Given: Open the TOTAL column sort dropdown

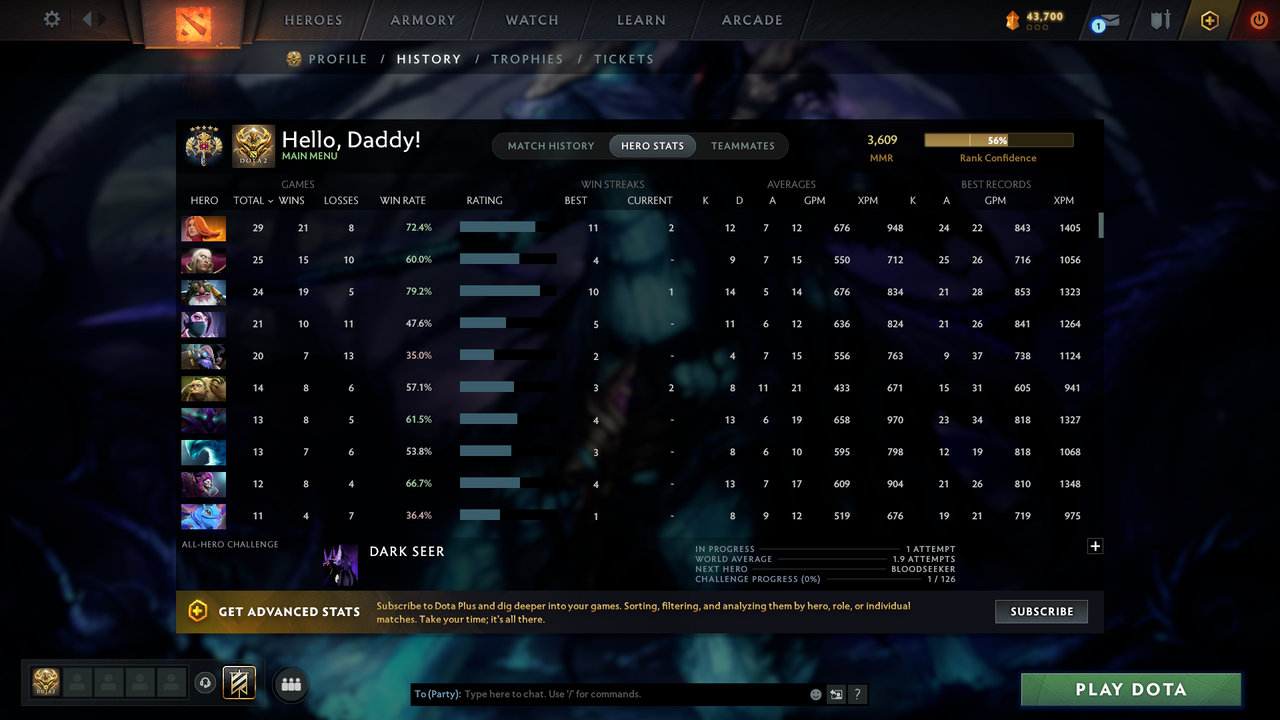Looking at the screenshot, I should [256, 200].
